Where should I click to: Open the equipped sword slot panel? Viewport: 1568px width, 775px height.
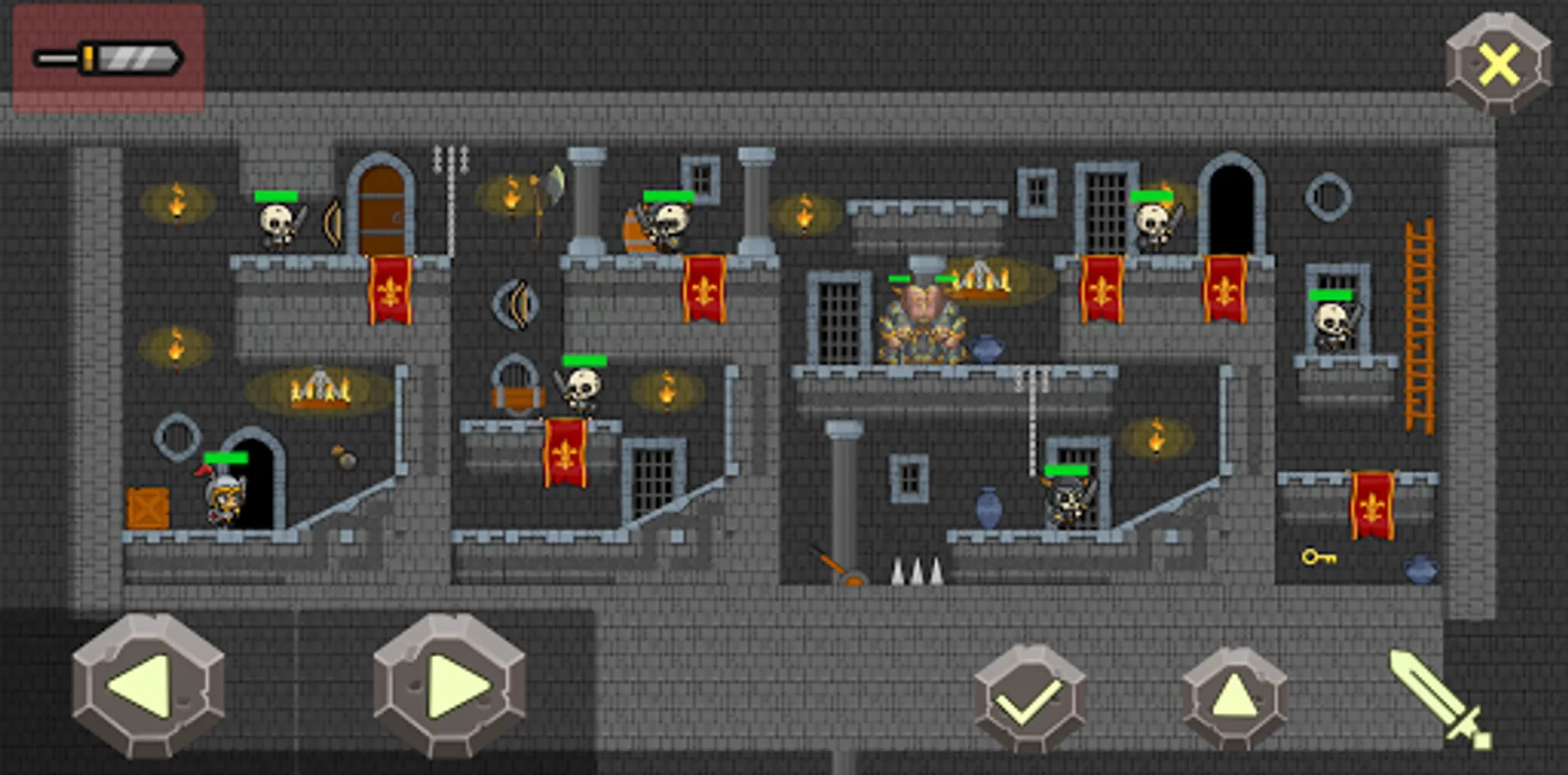pos(108,58)
